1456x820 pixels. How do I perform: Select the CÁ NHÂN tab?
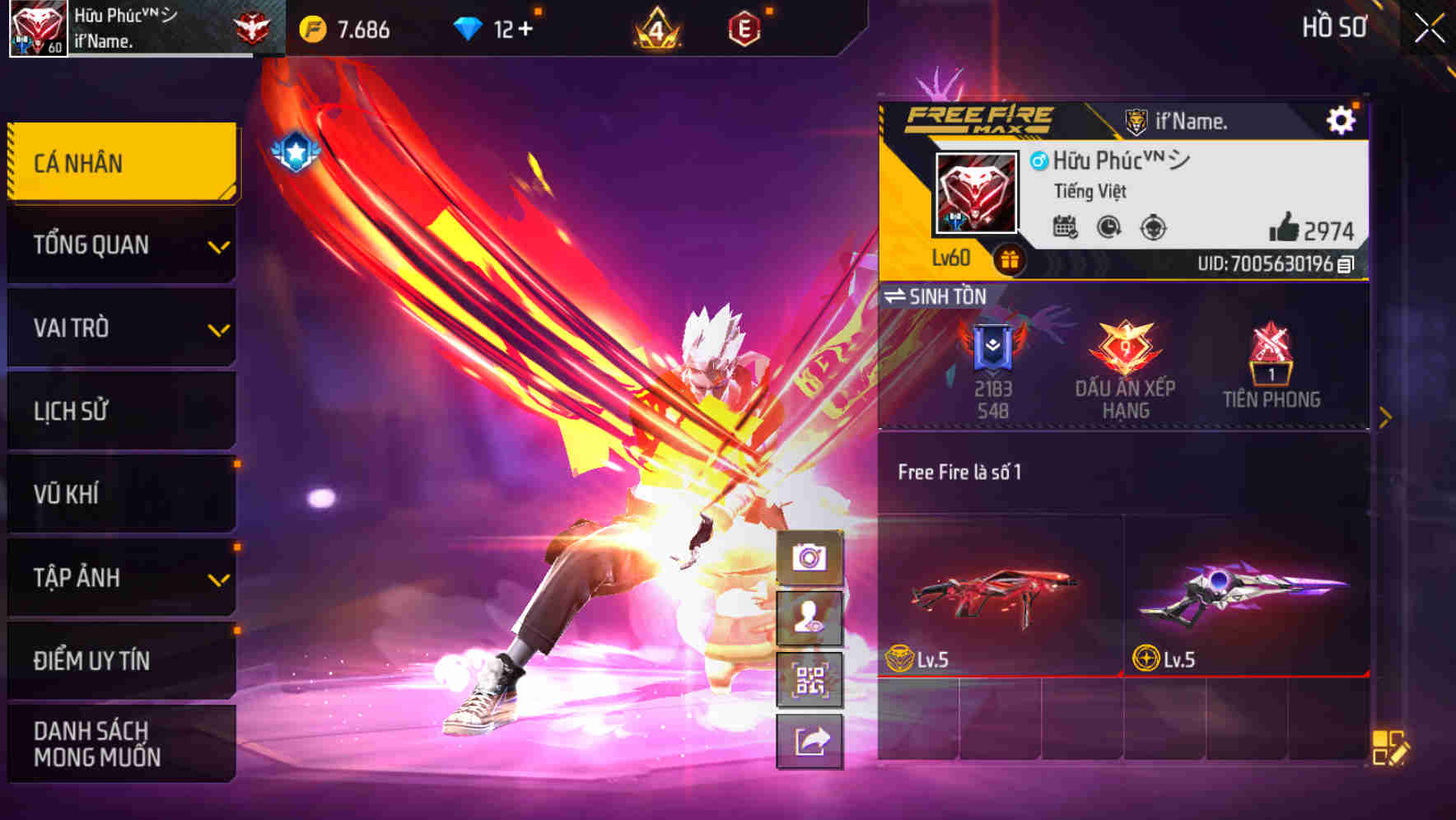pos(121,162)
